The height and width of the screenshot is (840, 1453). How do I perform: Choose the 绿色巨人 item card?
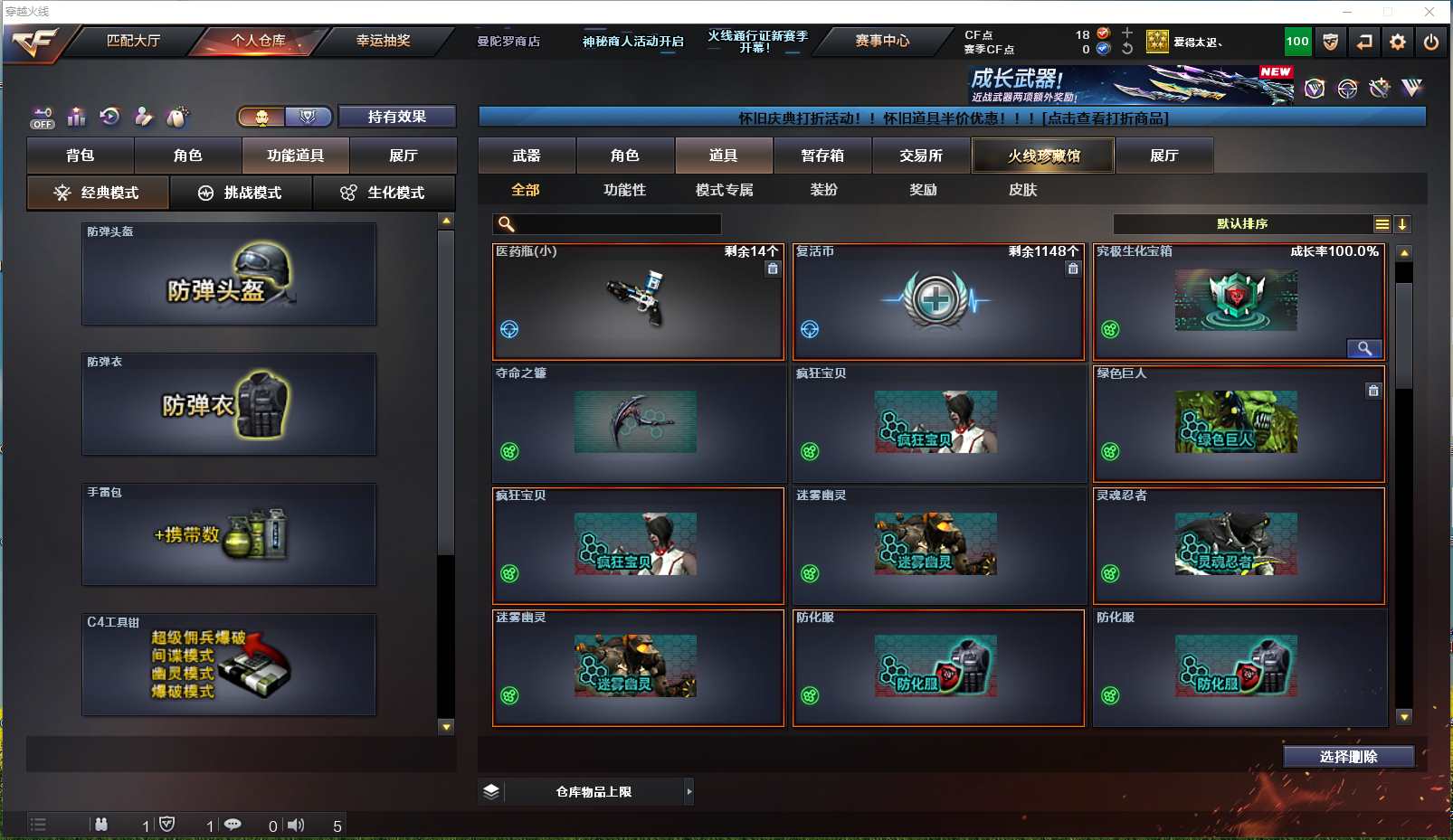[1239, 423]
